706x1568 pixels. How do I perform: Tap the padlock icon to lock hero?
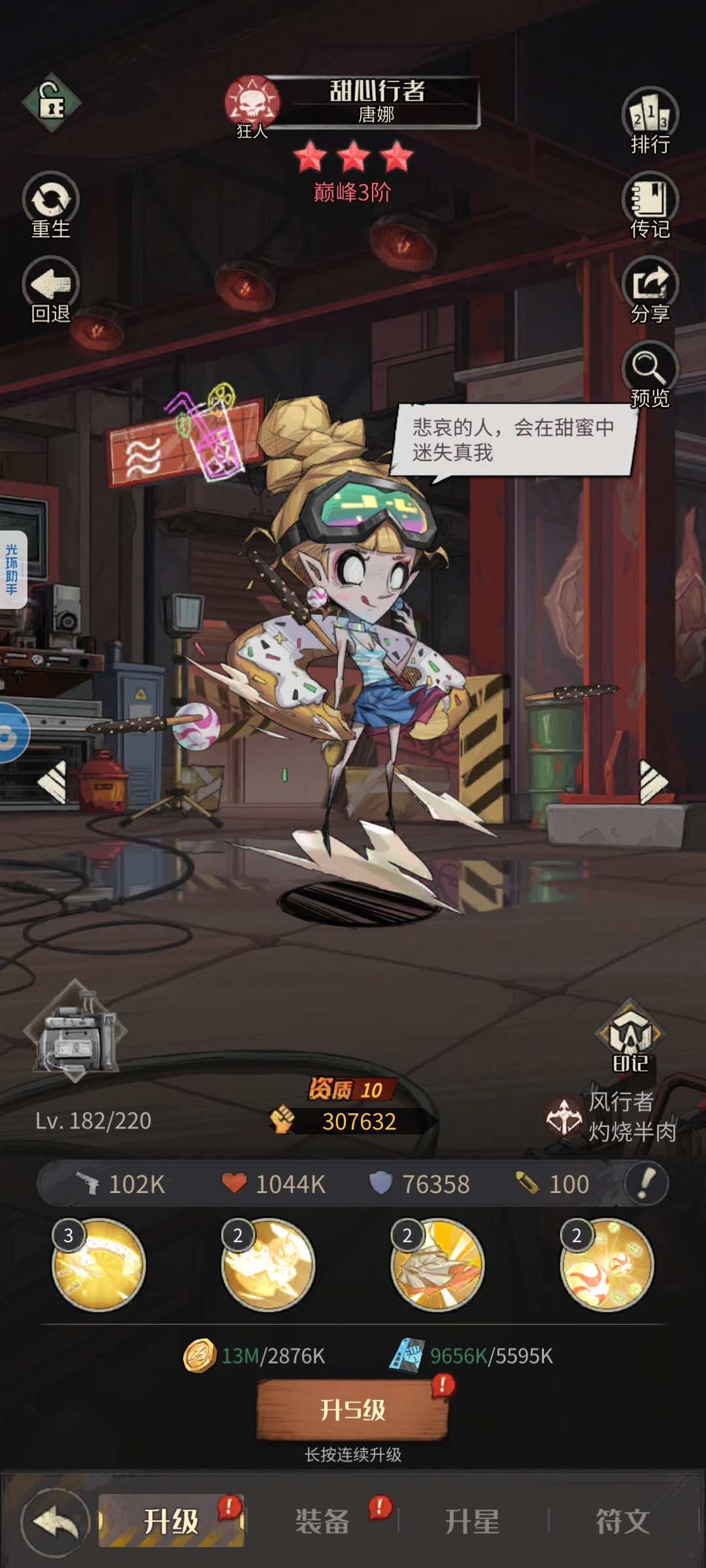51,103
